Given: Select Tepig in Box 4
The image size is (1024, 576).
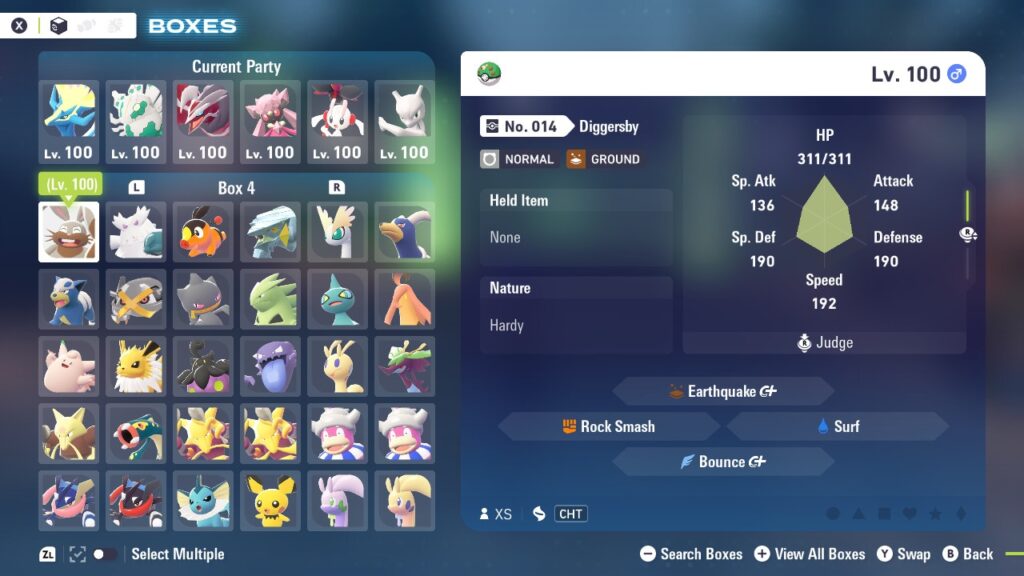Looking at the screenshot, I should click(203, 232).
